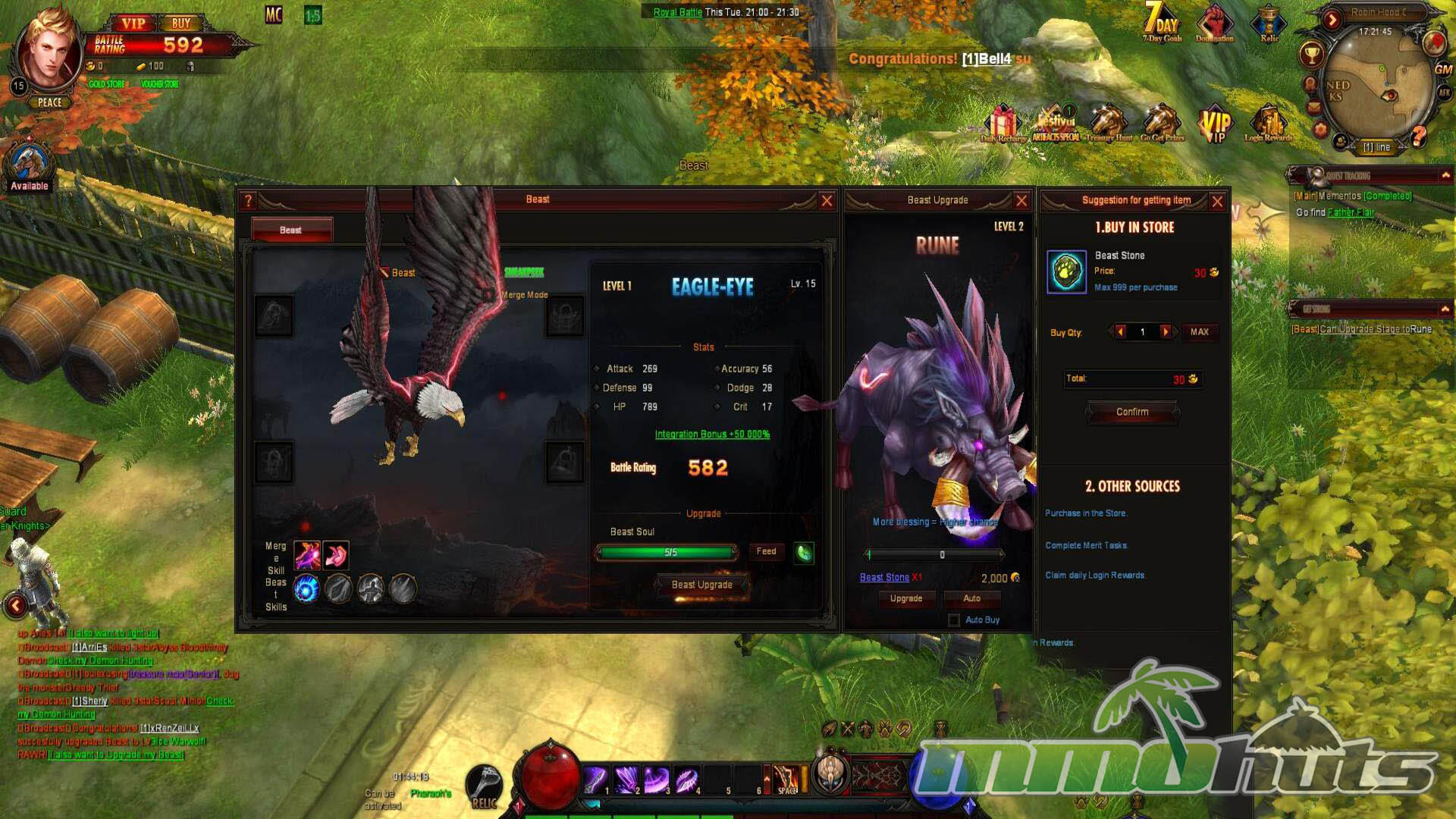Open the Login Rewards icon
This screenshot has height=819, width=1456.
1268,125
